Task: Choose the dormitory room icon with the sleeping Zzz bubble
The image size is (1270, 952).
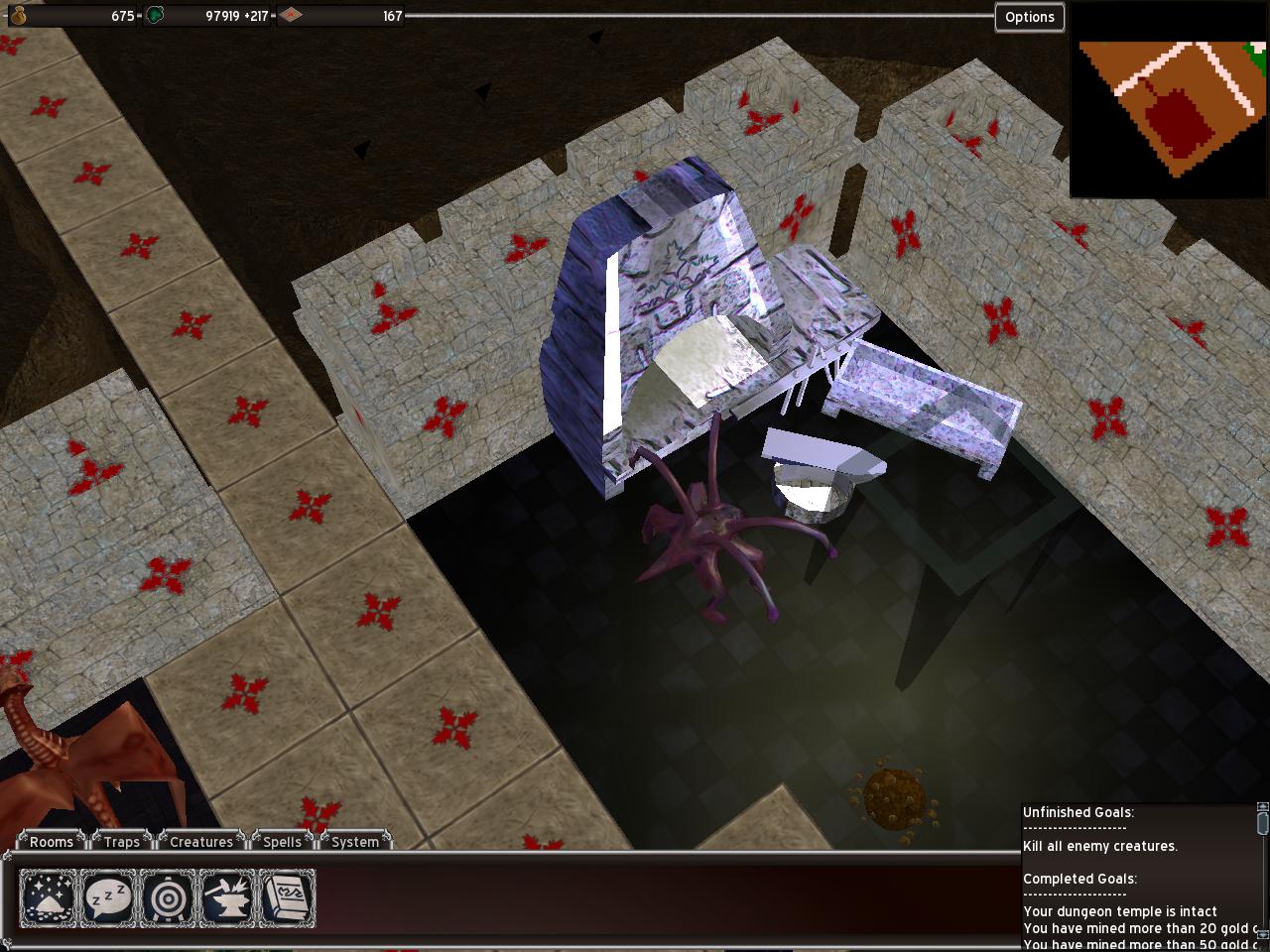Action: (x=107, y=898)
